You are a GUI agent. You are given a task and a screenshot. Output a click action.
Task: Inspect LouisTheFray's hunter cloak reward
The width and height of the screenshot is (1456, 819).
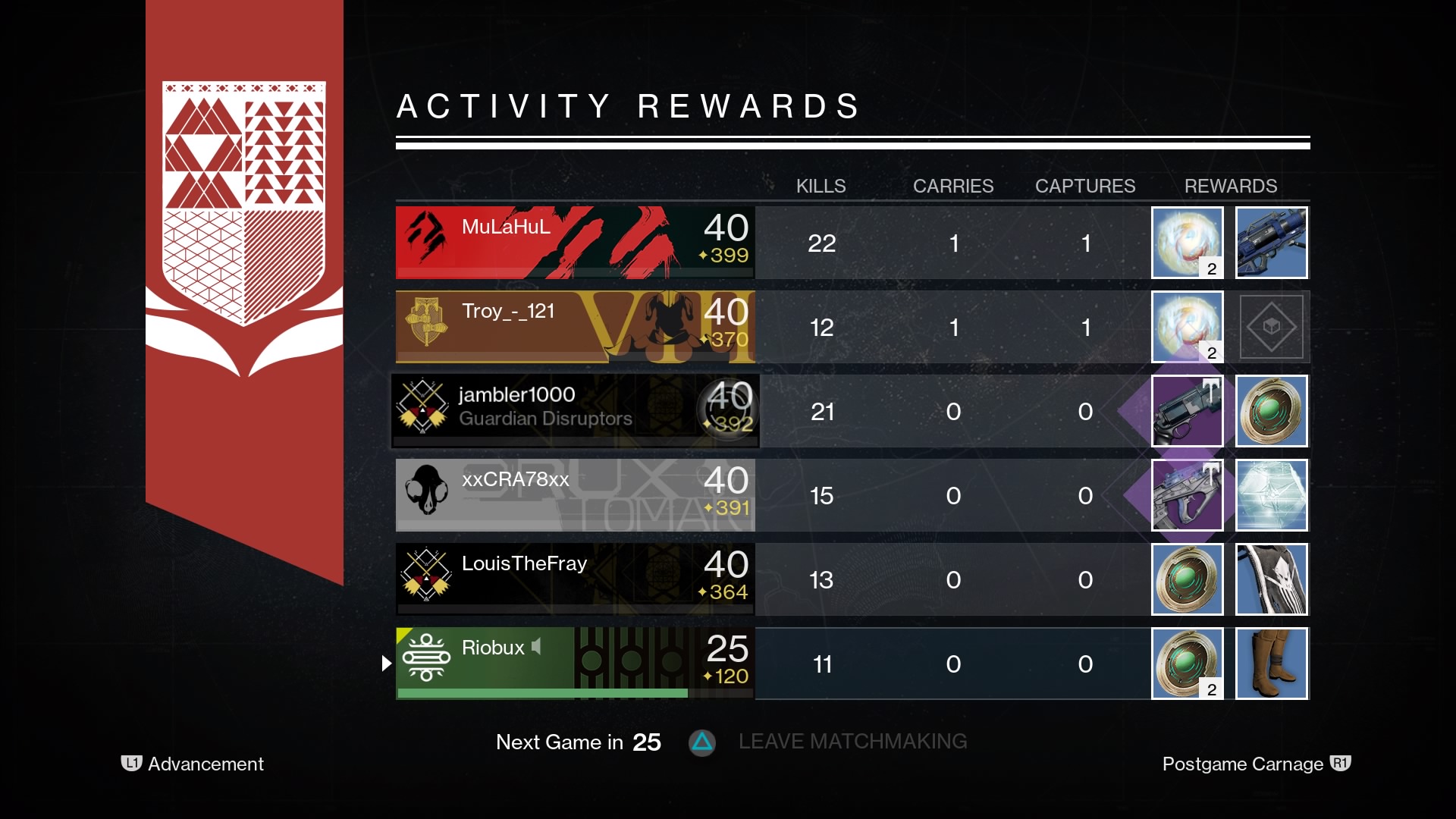pos(1272,579)
